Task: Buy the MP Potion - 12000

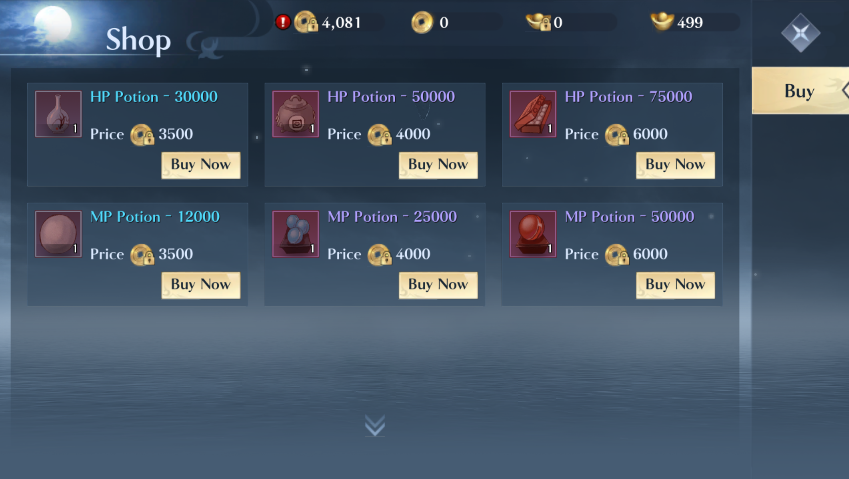Action: (x=200, y=285)
